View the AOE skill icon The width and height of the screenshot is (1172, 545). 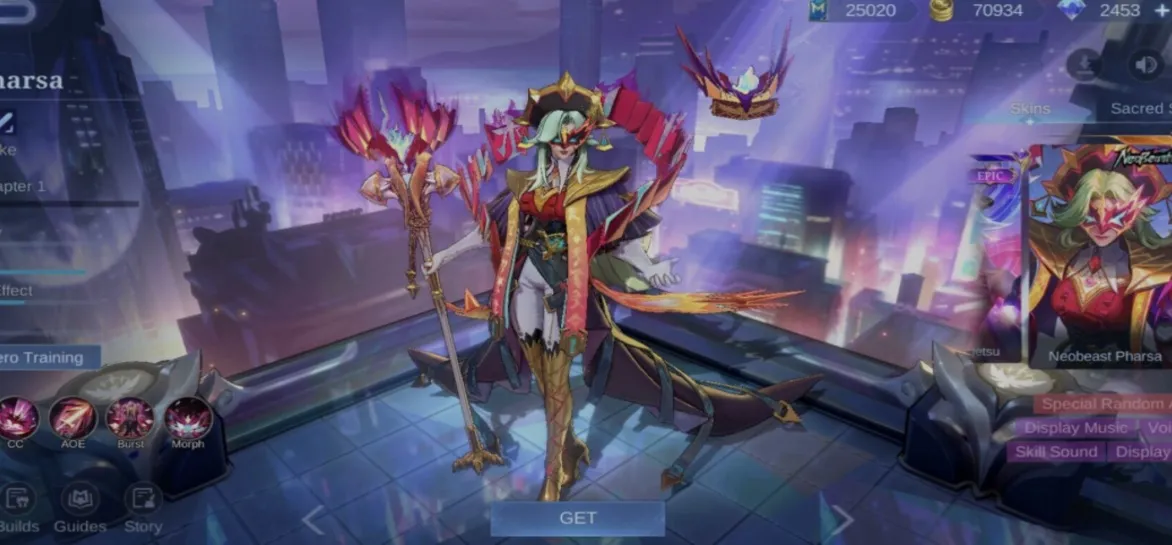coord(73,419)
